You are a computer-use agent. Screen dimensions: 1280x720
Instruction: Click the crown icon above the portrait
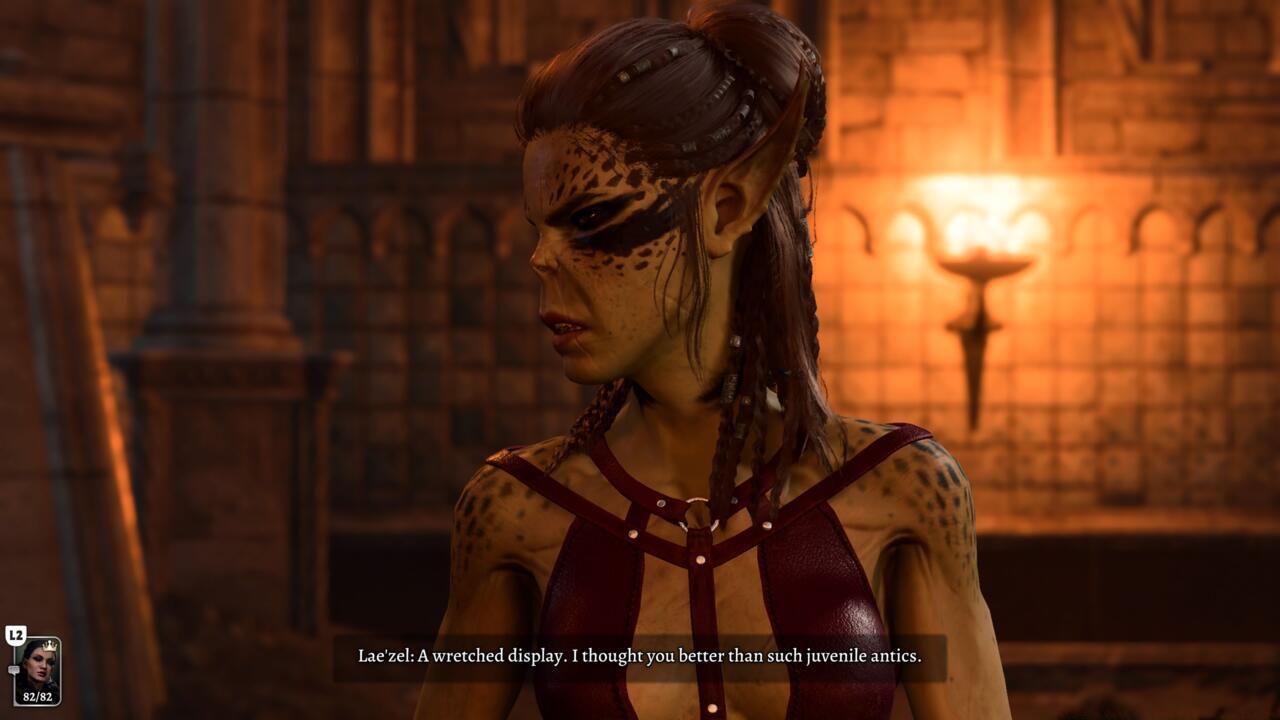50,646
